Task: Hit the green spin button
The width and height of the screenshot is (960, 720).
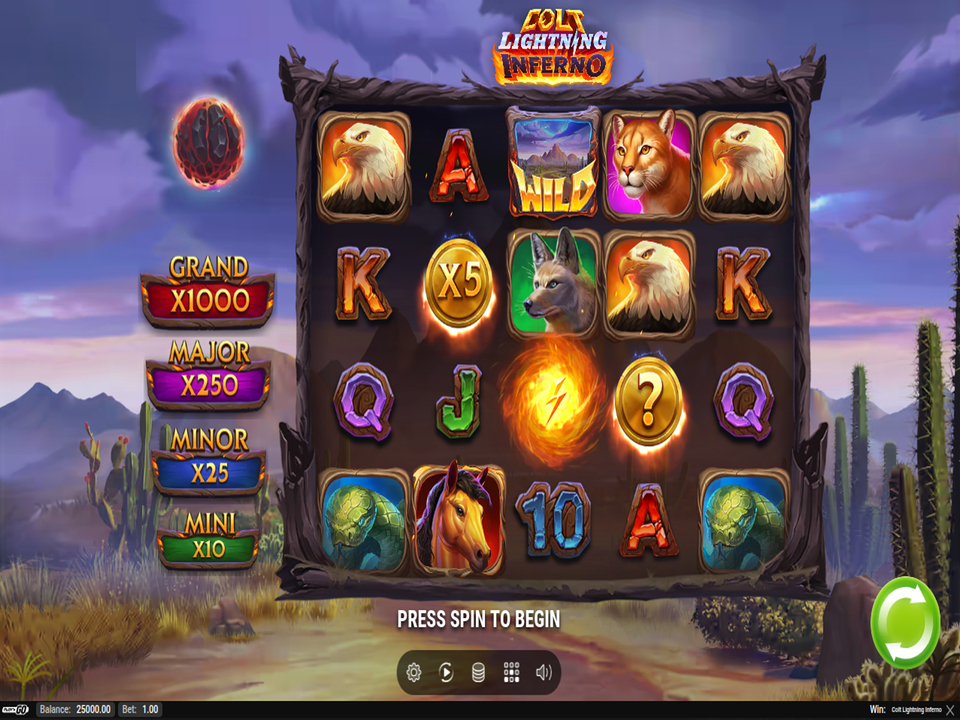Action: point(905,623)
